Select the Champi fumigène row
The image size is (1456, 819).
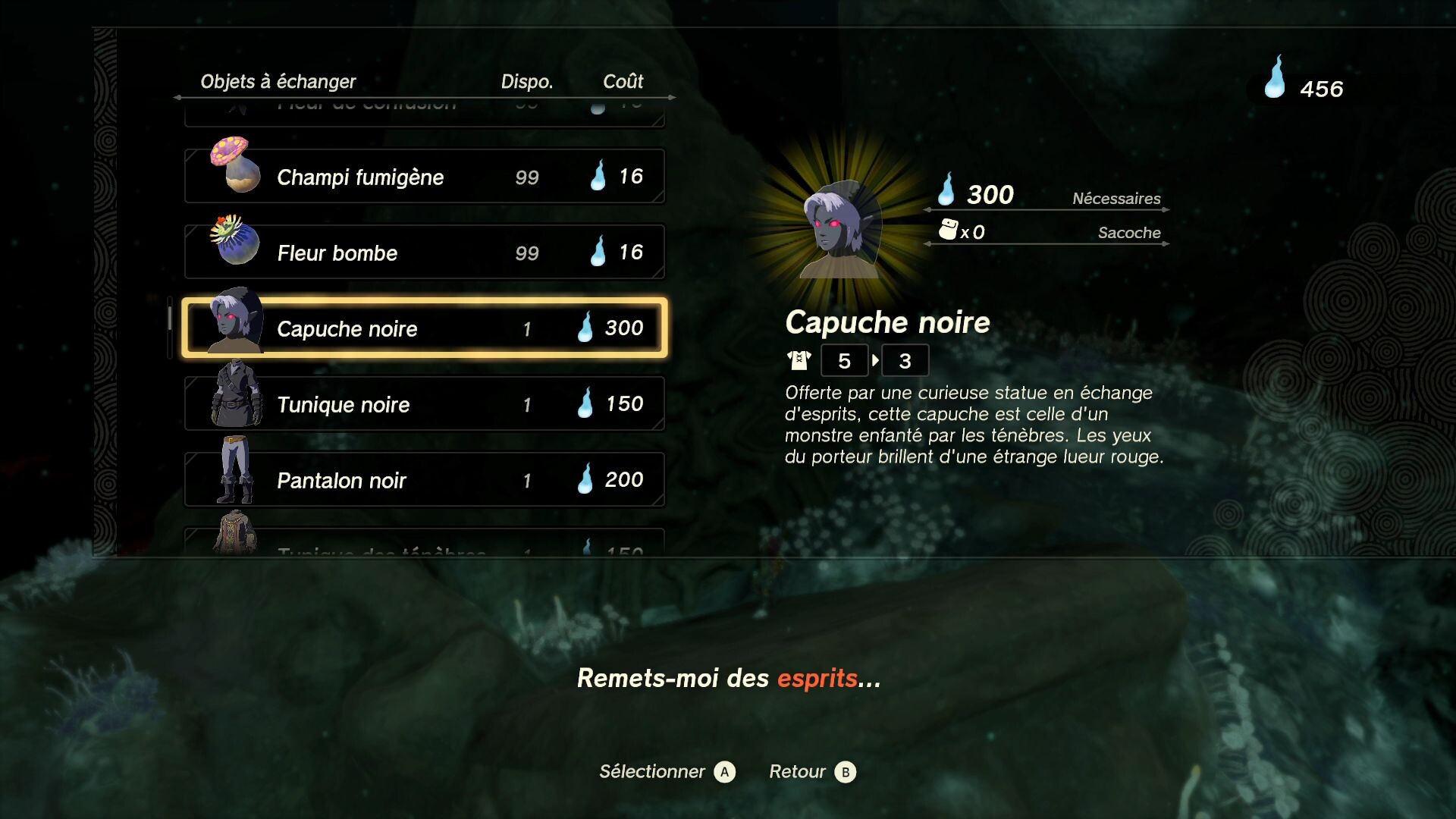point(425,177)
